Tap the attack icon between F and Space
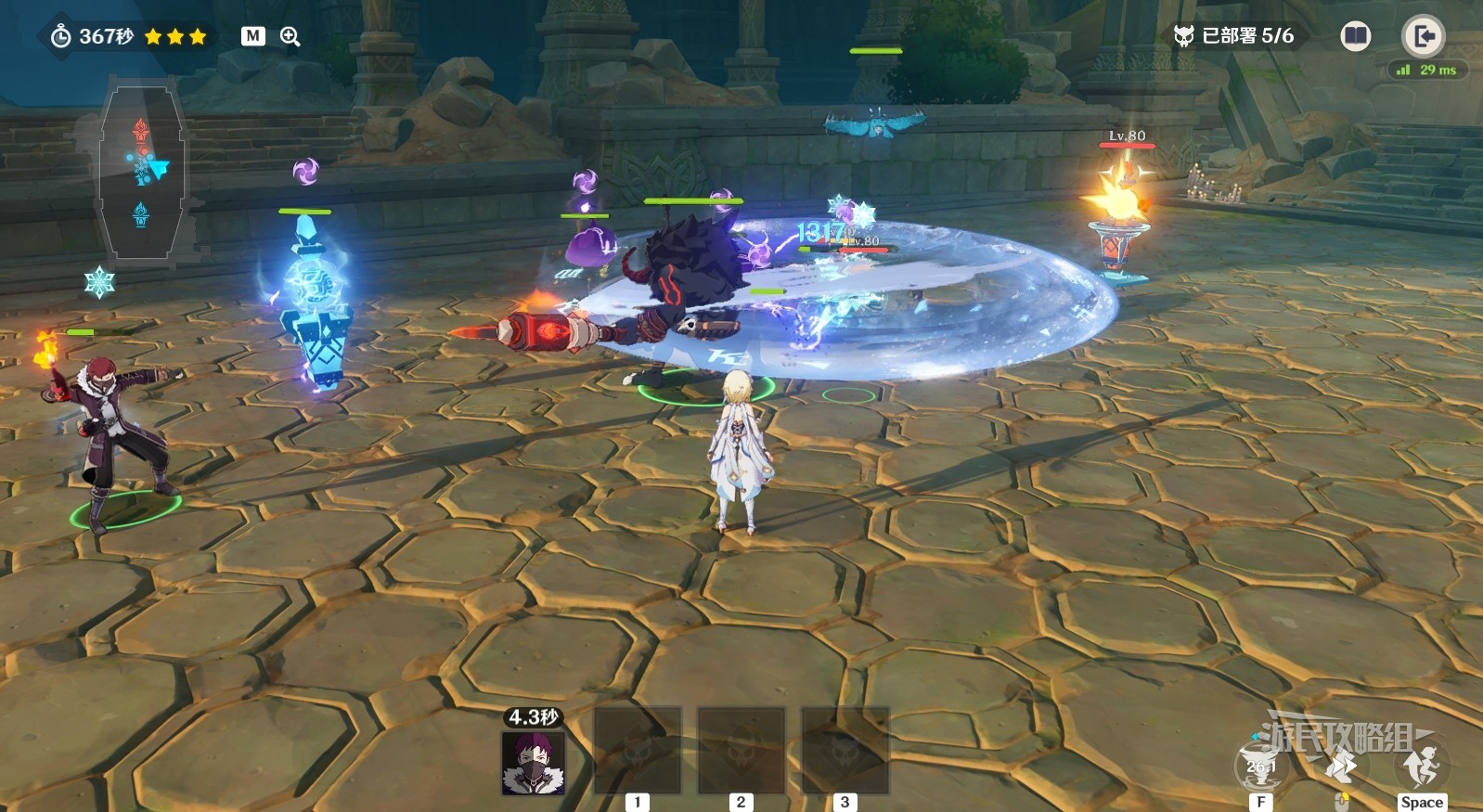This screenshot has height=812, width=1483. click(1340, 768)
